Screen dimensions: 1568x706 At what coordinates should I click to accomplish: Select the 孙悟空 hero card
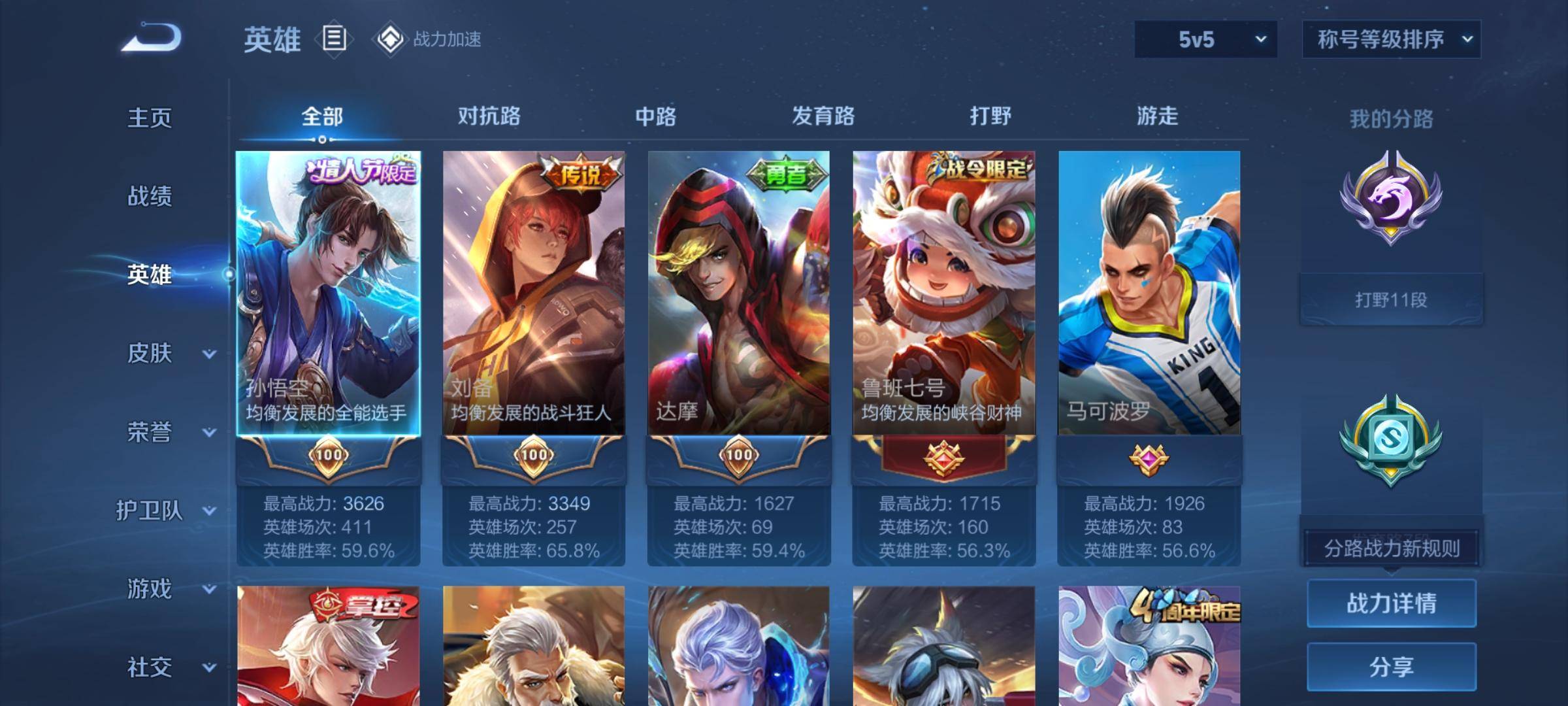pos(328,294)
